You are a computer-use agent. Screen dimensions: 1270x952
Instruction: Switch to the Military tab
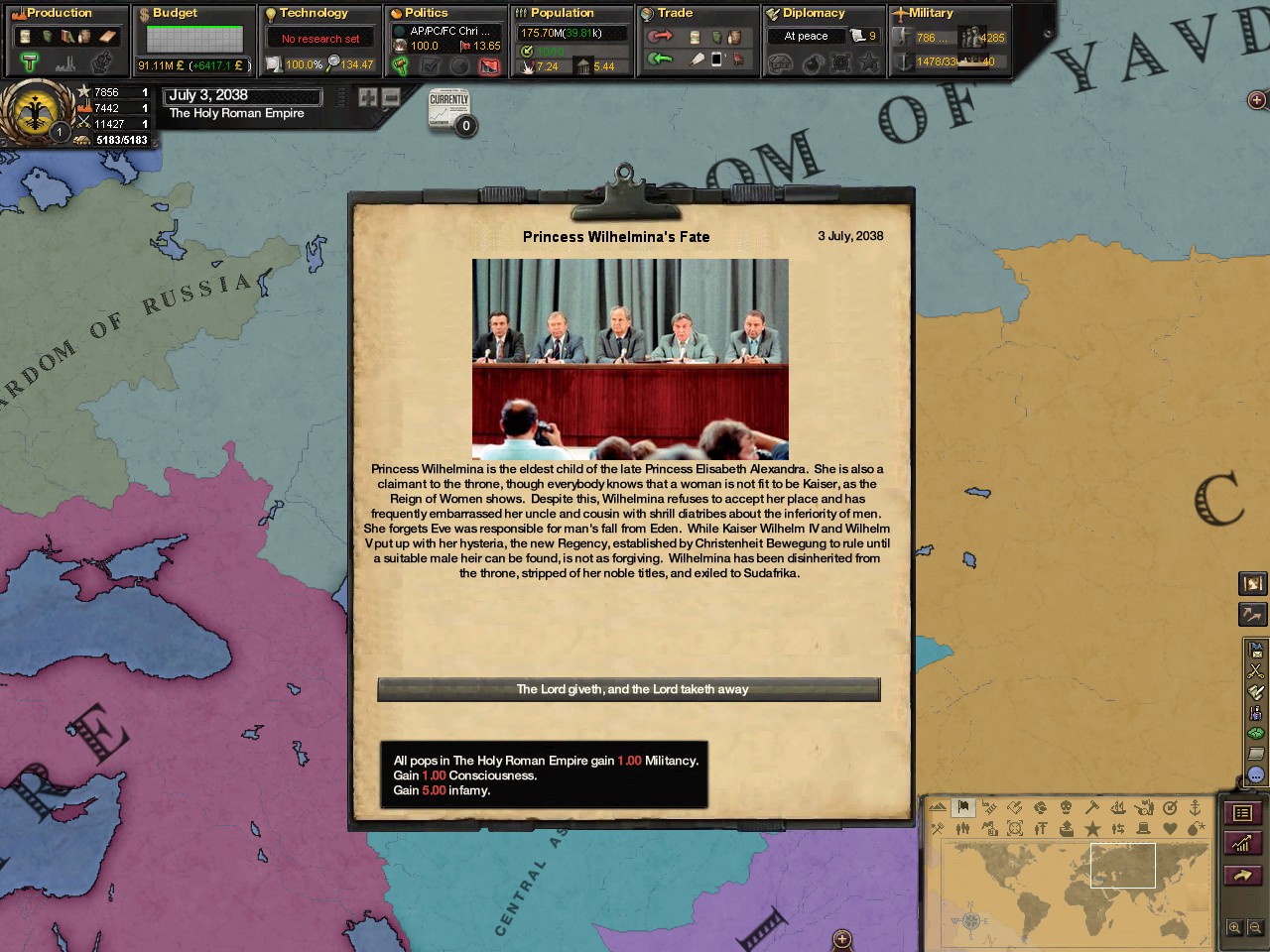click(x=931, y=13)
